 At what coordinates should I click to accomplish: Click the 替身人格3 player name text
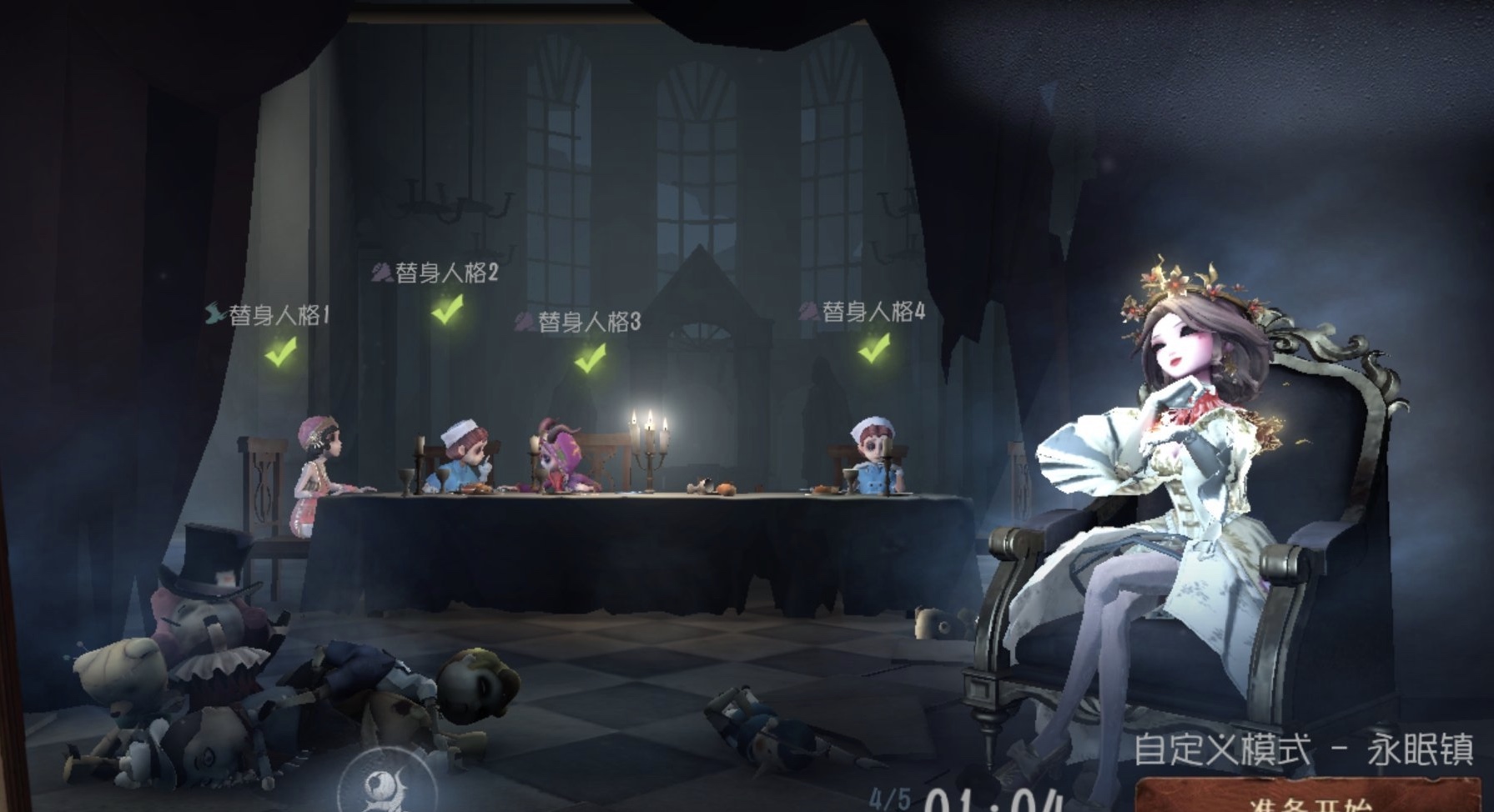[x=590, y=319]
